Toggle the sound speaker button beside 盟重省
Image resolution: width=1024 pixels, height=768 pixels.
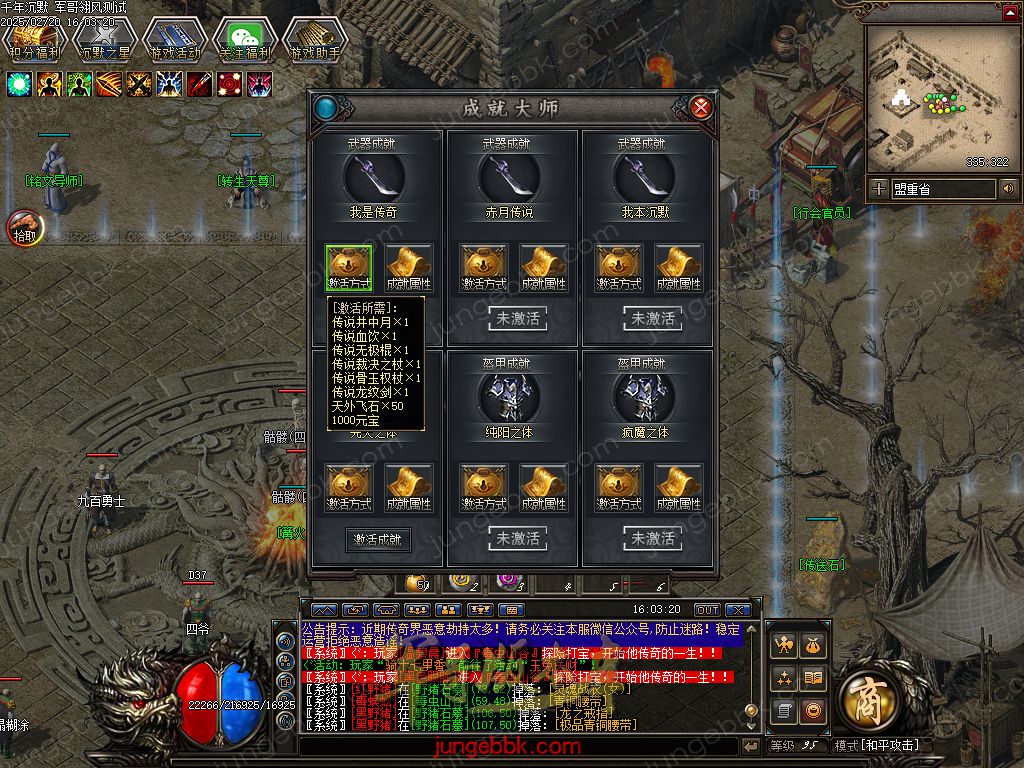click(1008, 188)
